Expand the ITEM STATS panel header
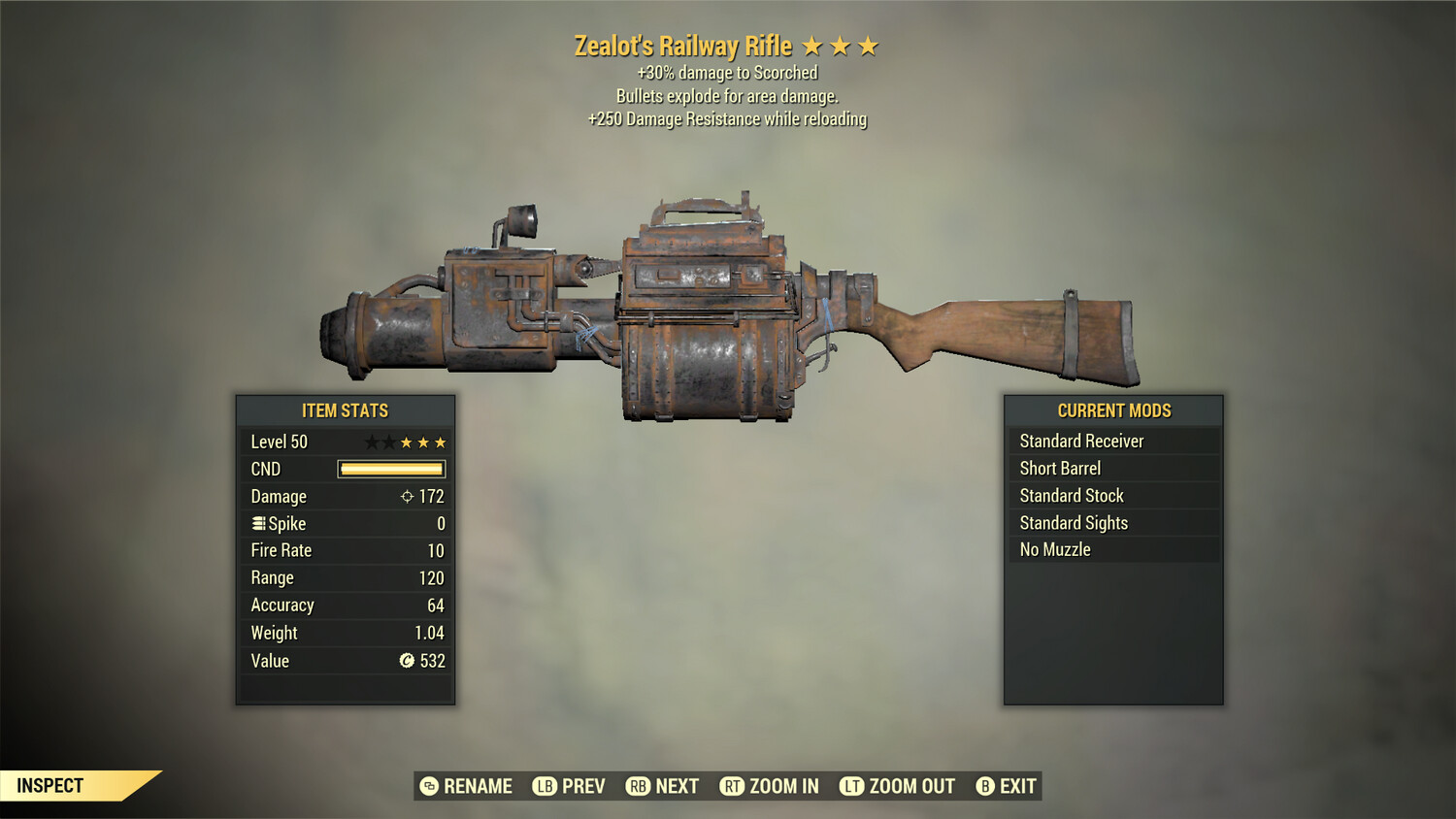Viewport: 1456px width, 819px height. (345, 409)
